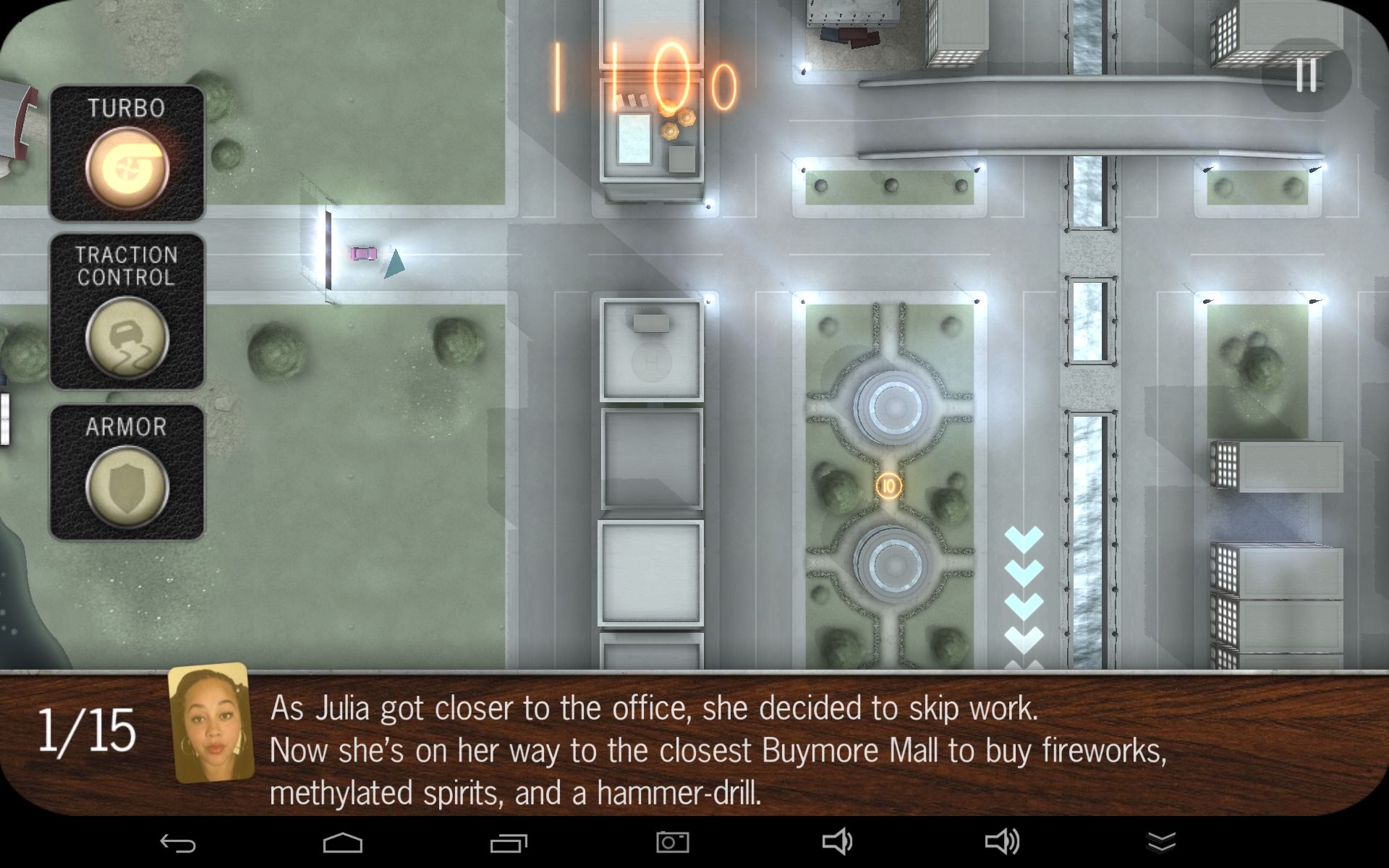Raise the device volume
The height and width of the screenshot is (868, 1389).
[1002, 842]
